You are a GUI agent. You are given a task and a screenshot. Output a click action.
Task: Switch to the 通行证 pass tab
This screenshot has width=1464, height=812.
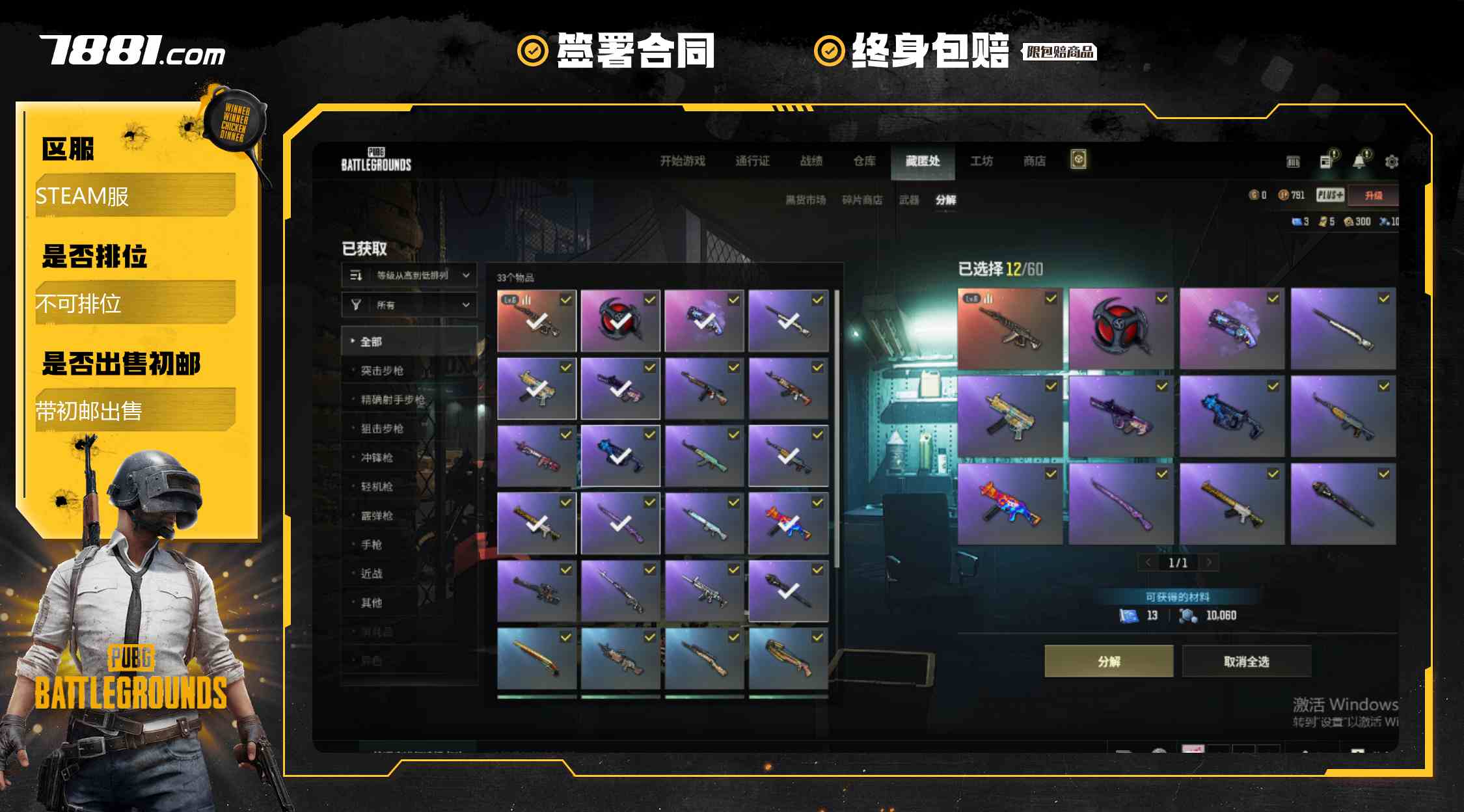click(x=752, y=161)
